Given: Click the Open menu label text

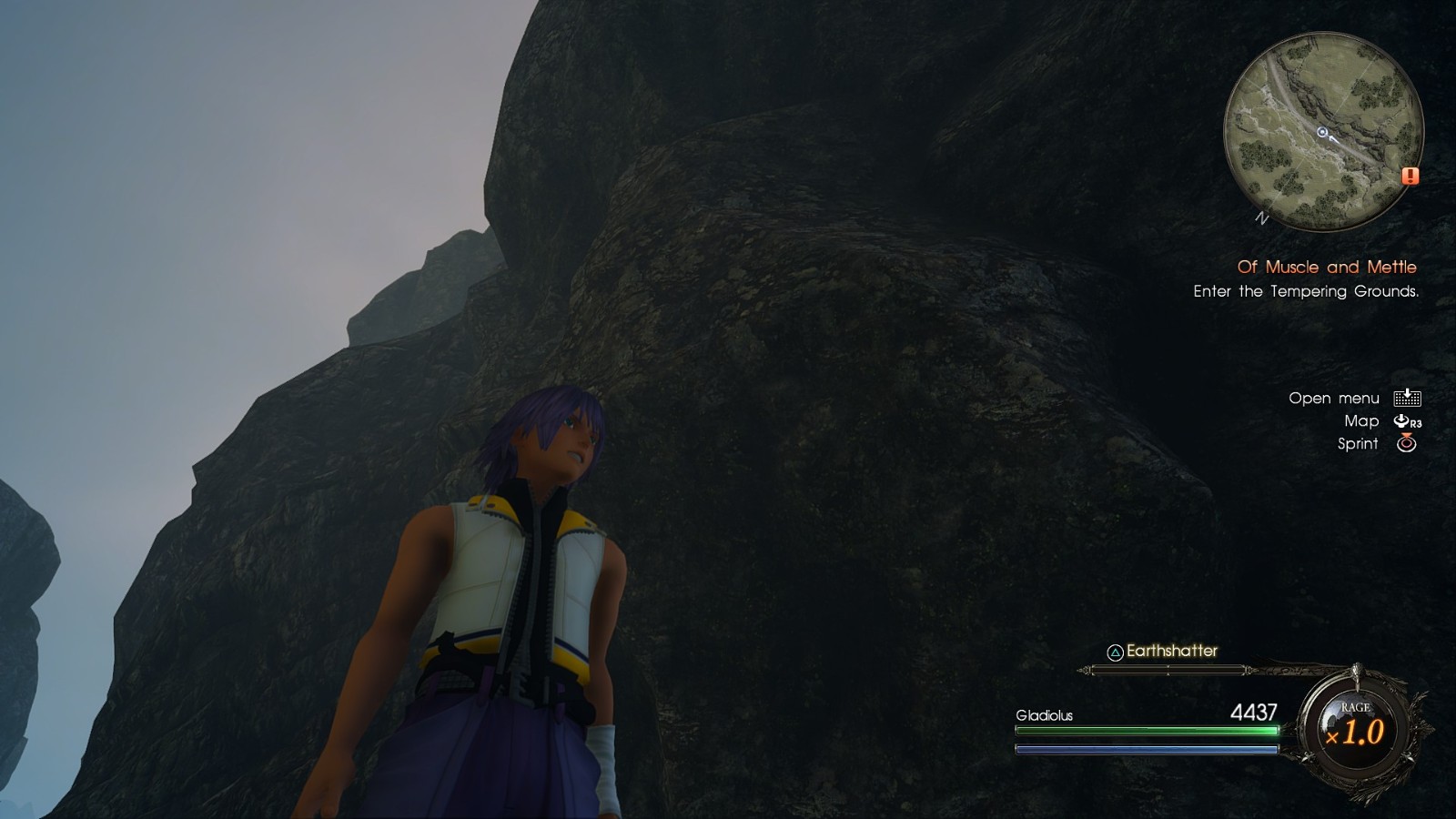Looking at the screenshot, I should coord(1333,398).
